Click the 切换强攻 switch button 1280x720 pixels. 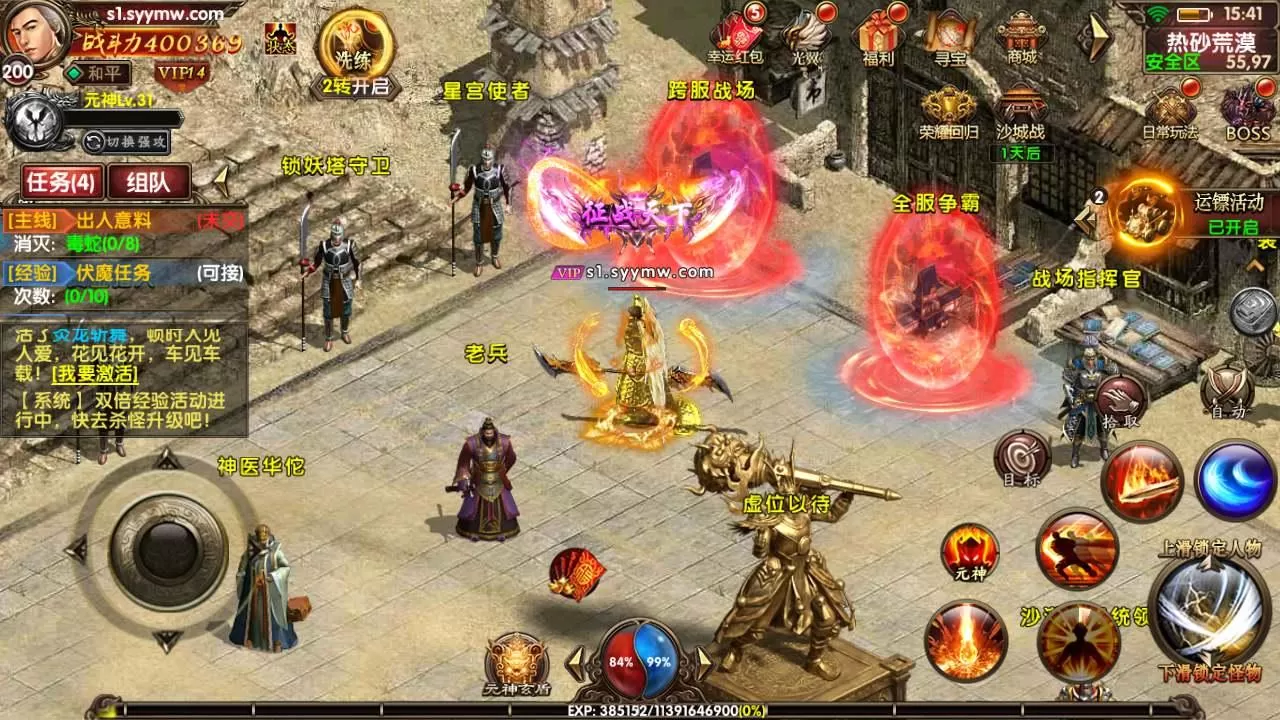coord(125,141)
